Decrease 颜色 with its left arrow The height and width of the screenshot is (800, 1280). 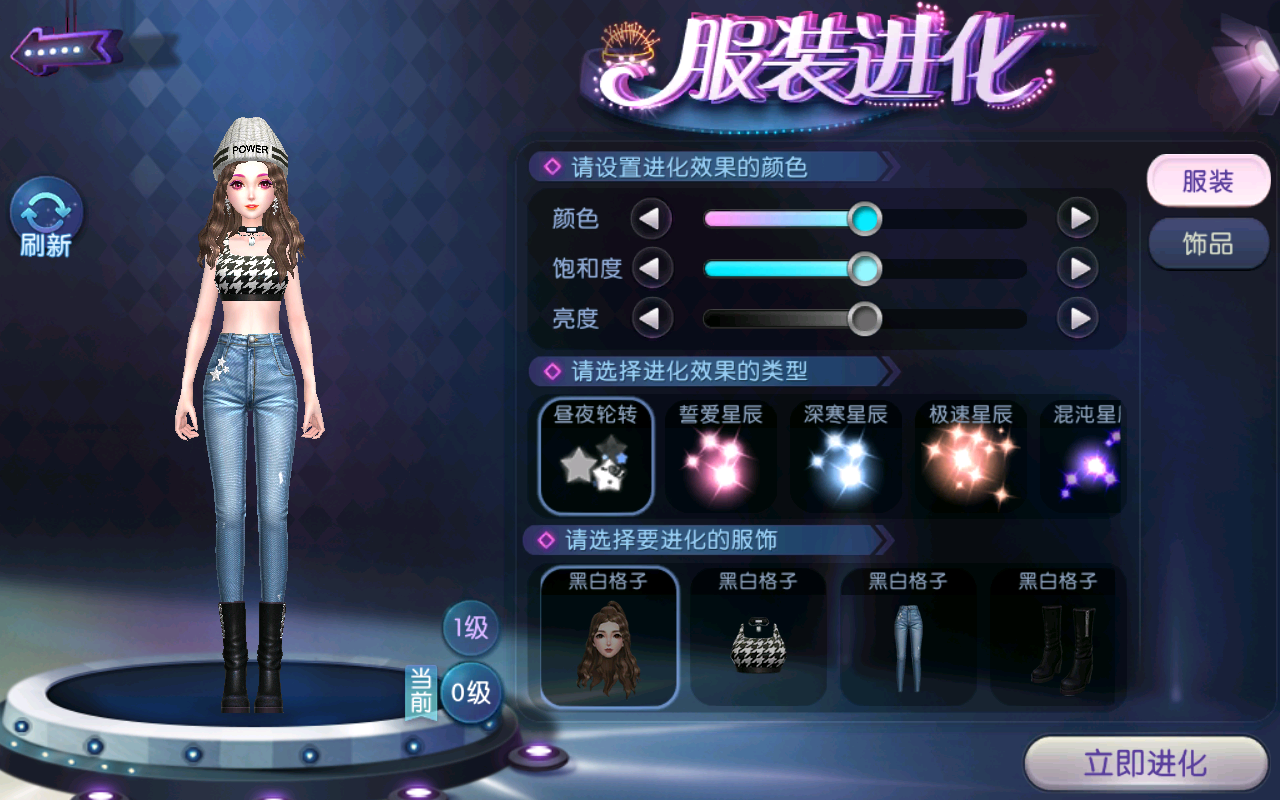coord(651,218)
